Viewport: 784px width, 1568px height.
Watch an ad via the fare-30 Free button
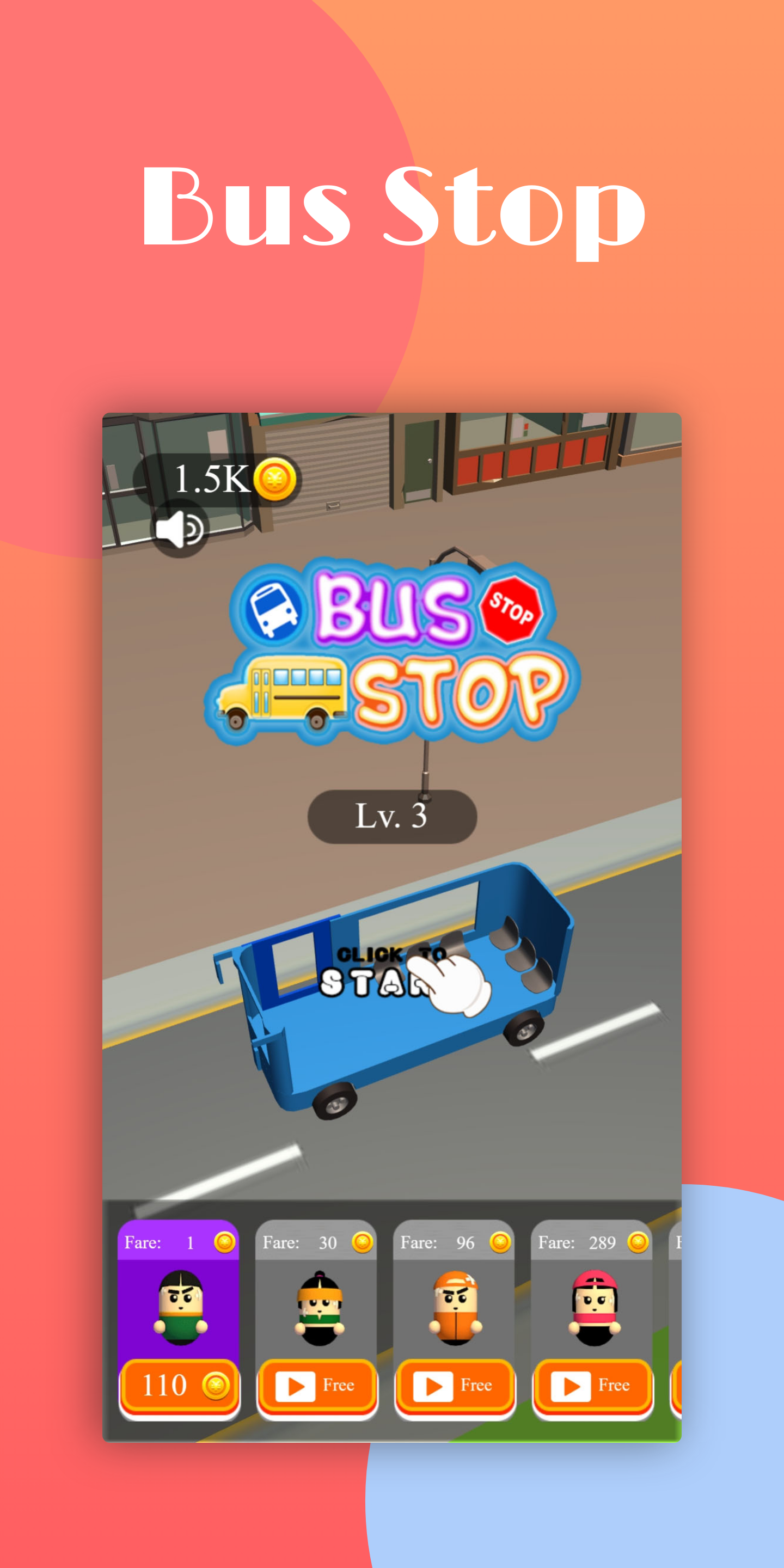[317, 1386]
